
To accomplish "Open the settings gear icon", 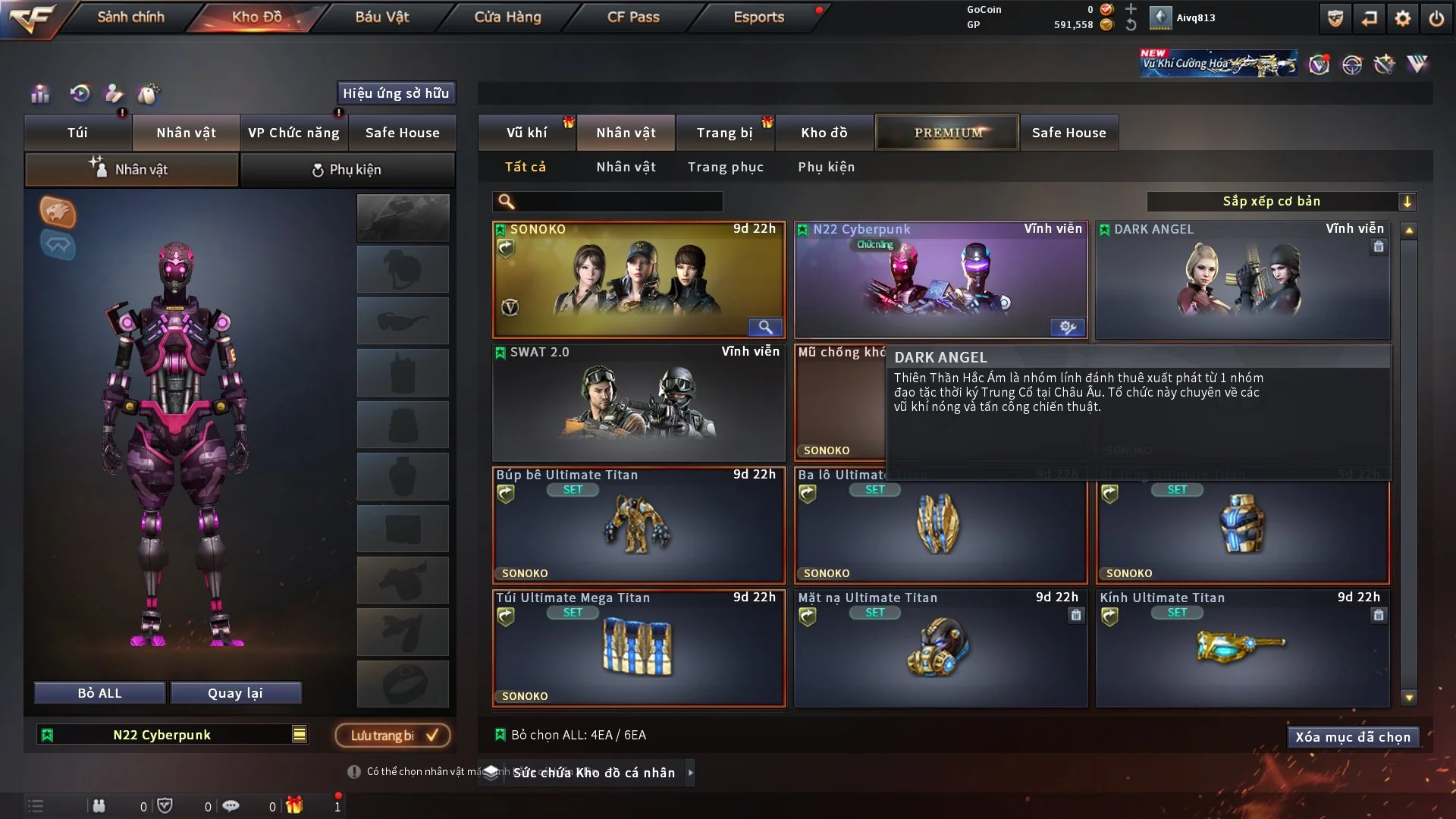I will coord(1402,18).
